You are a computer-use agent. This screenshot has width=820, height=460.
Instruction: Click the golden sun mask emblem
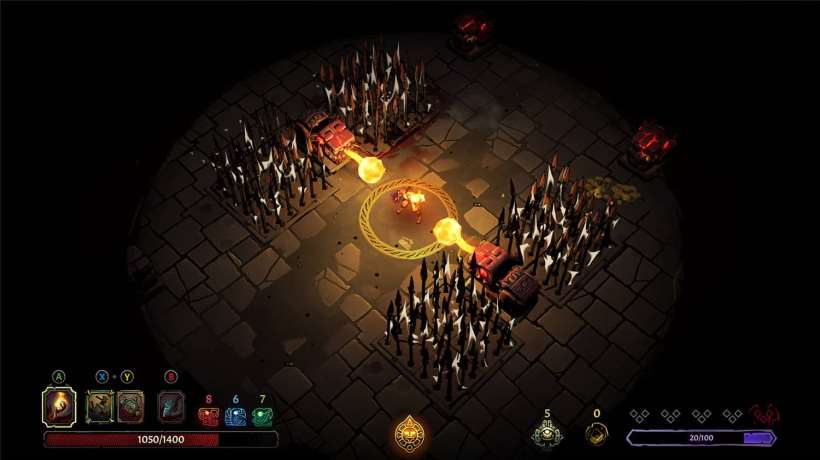pos(409,433)
